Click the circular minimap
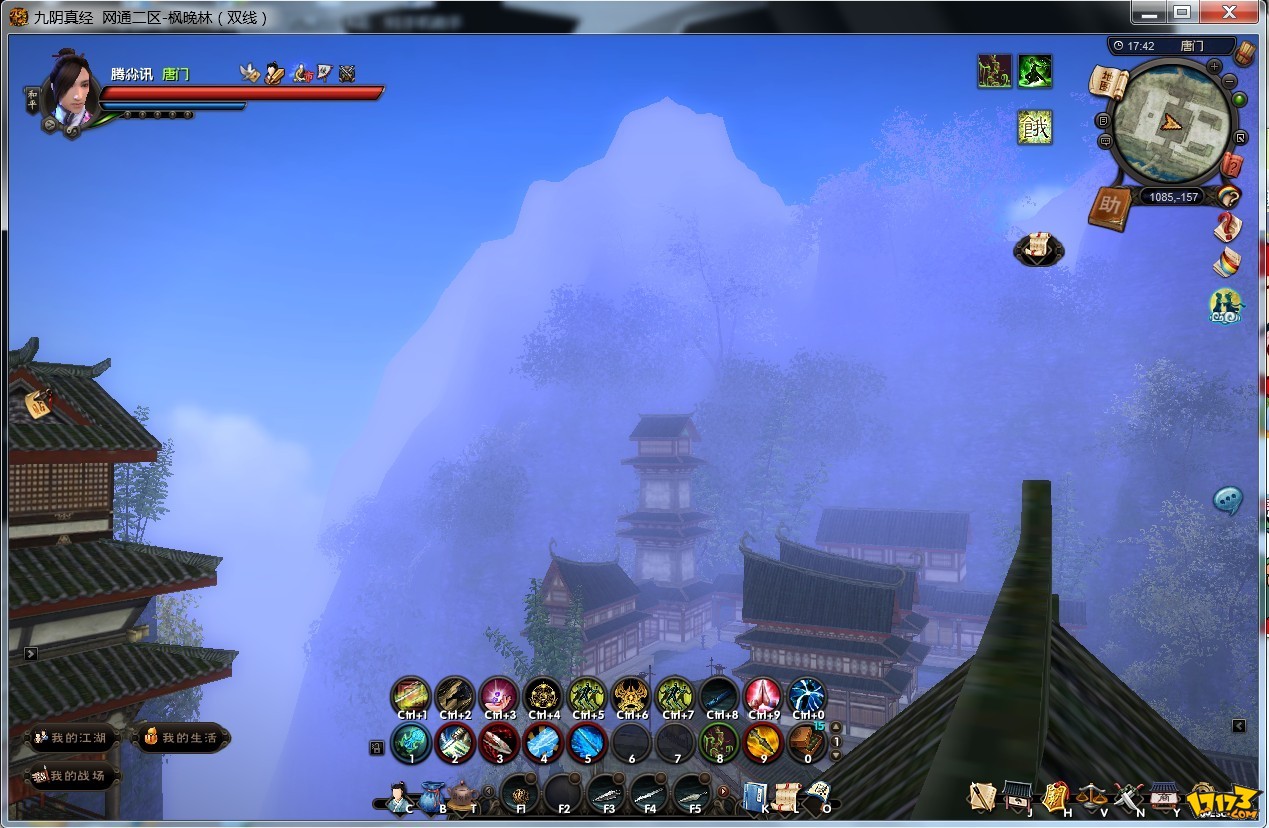 (x=1171, y=122)
